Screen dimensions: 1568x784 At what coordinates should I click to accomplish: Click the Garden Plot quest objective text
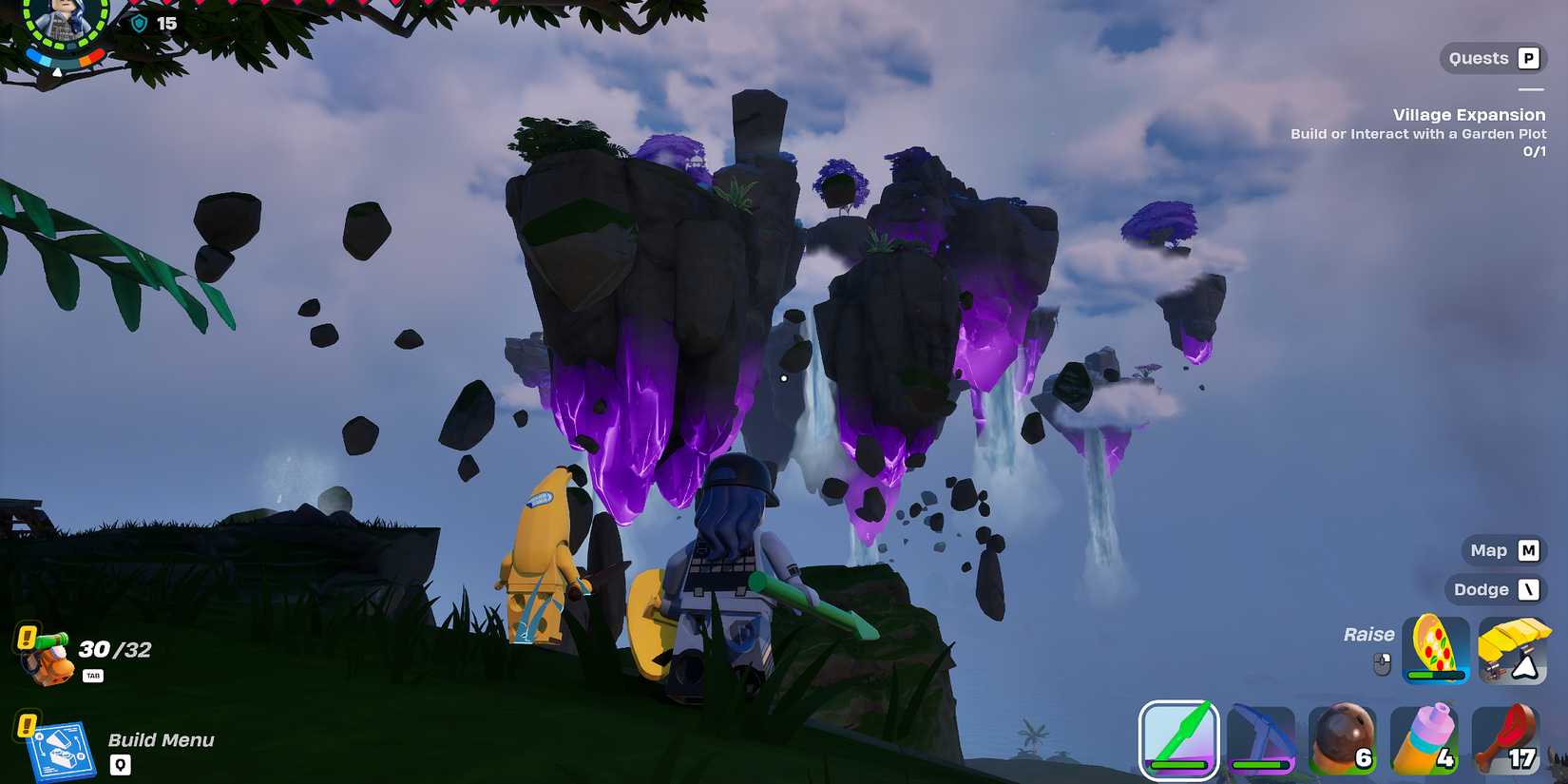coord(1418,134)
